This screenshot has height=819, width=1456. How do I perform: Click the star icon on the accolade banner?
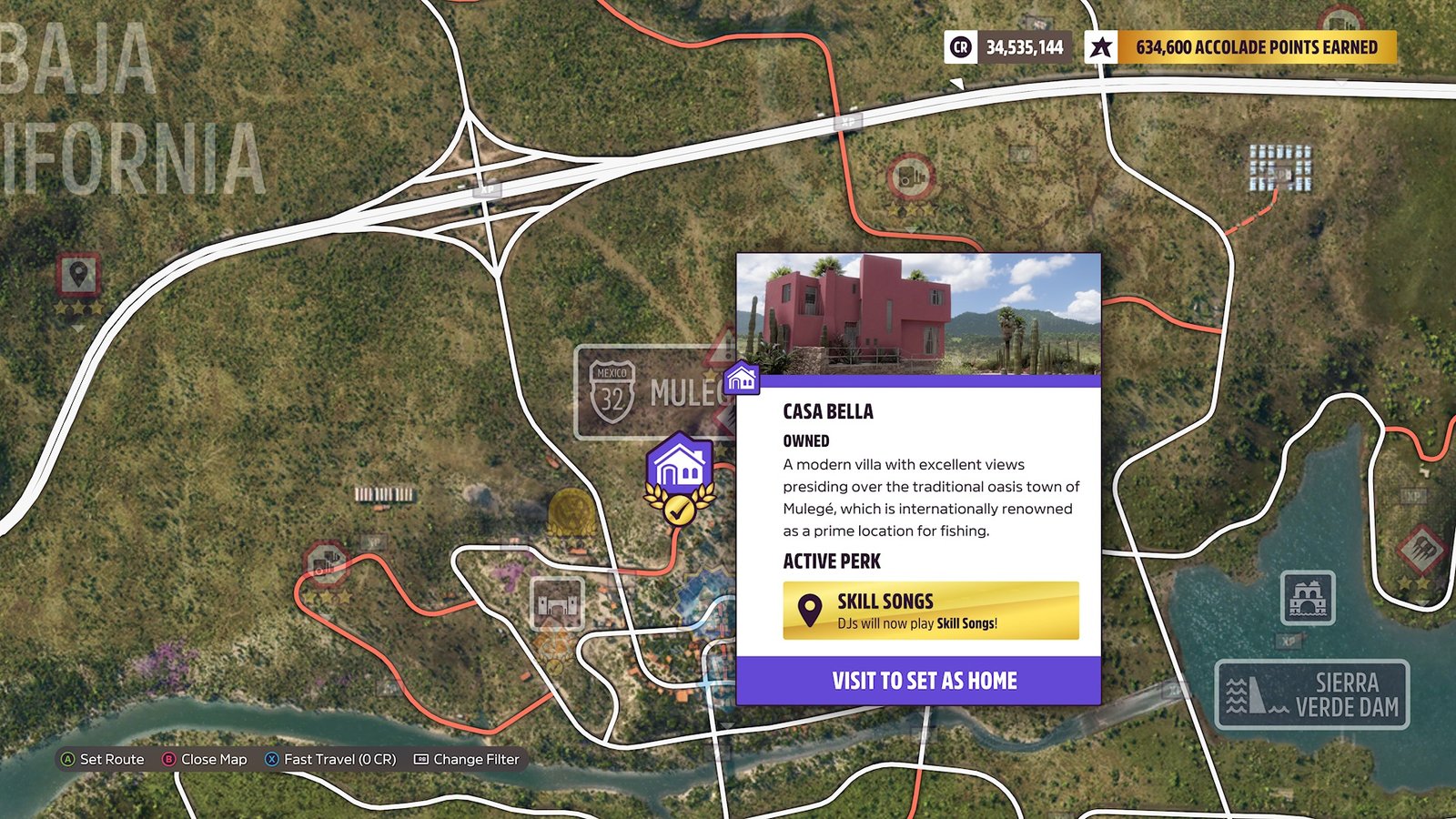tap(1099, 47)
